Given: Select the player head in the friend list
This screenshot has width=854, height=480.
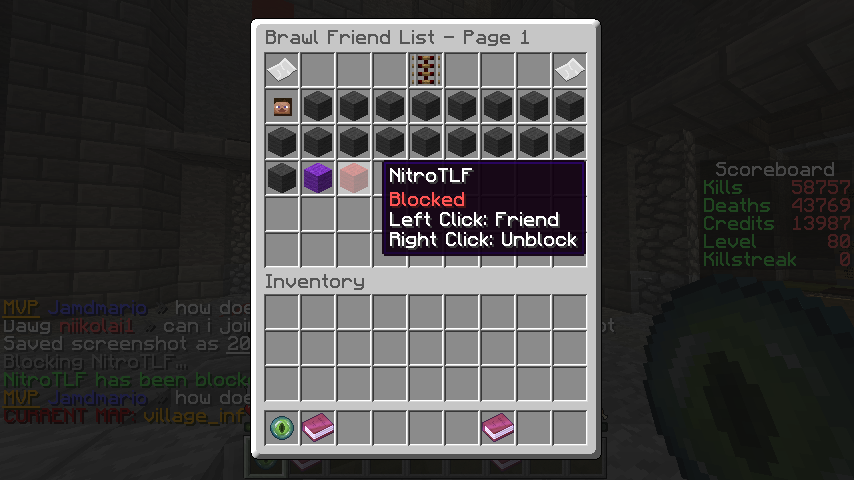Looking at the screenshot, I should pyautogui.click(x=282, y=105).
